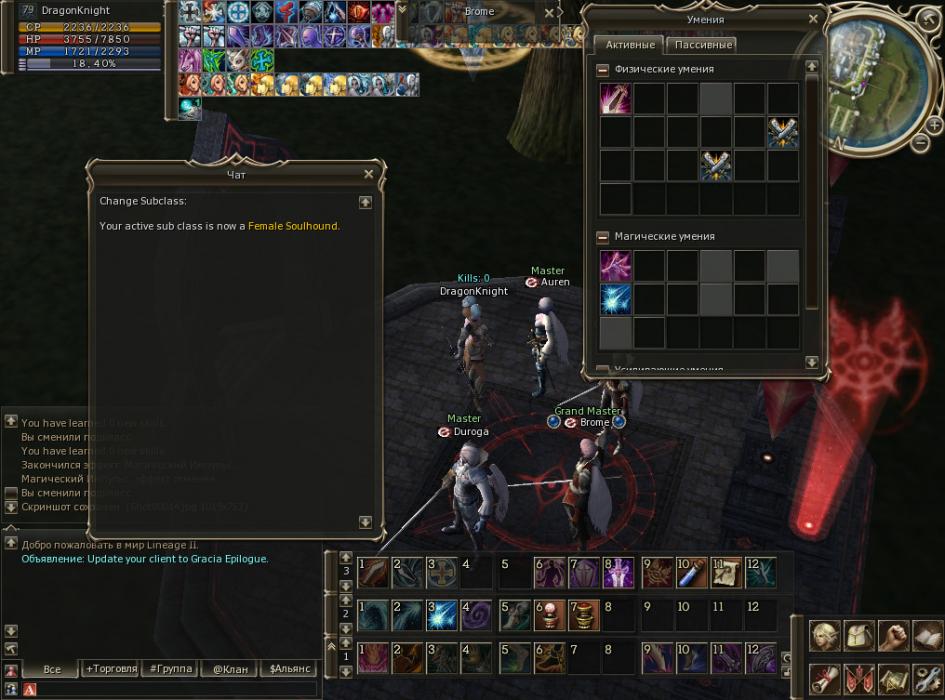The width and height of the screenshot is (945, 700).
Task: Select the $Альянс chat tab
Action: pyautogui.click(x=286, y=668)
